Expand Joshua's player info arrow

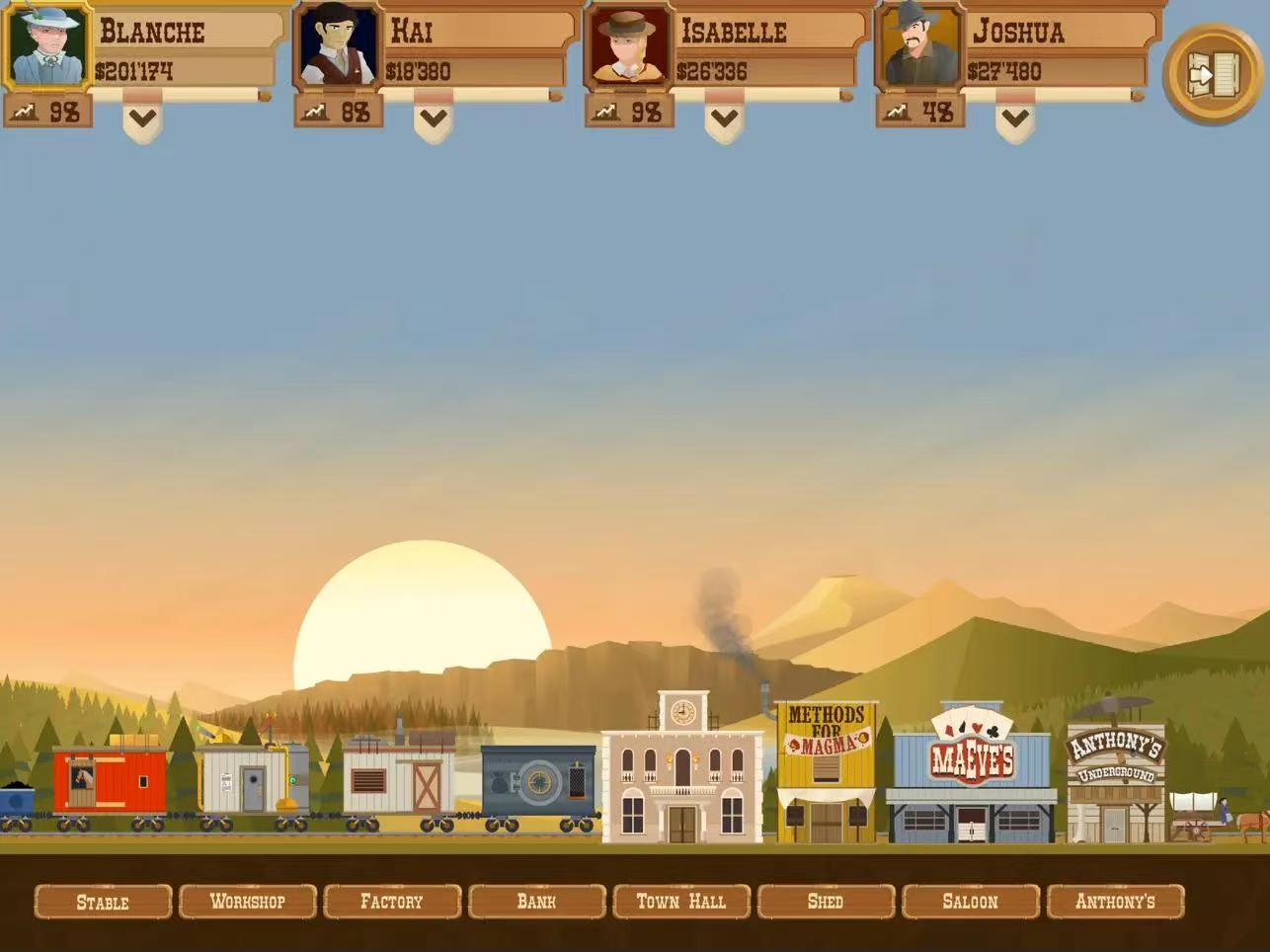pyautogui.click(x=1015, y=119)
